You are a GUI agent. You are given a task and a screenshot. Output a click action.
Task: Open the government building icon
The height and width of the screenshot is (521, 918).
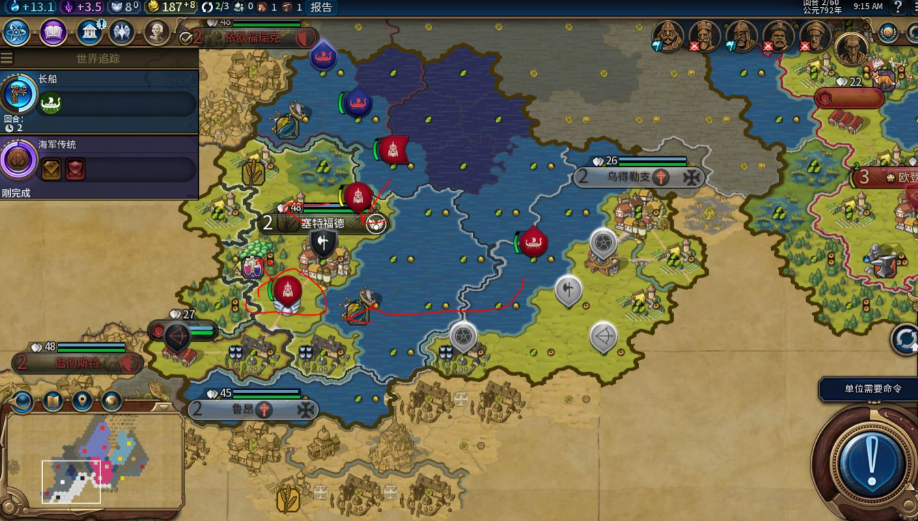[89, 32]
